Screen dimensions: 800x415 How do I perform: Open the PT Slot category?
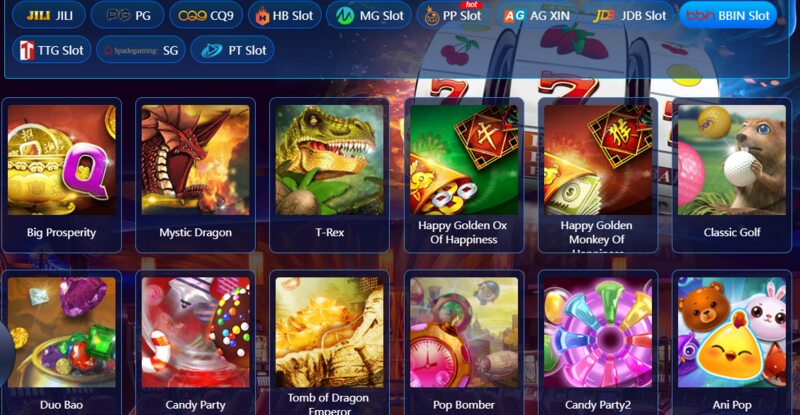point(232,50)
